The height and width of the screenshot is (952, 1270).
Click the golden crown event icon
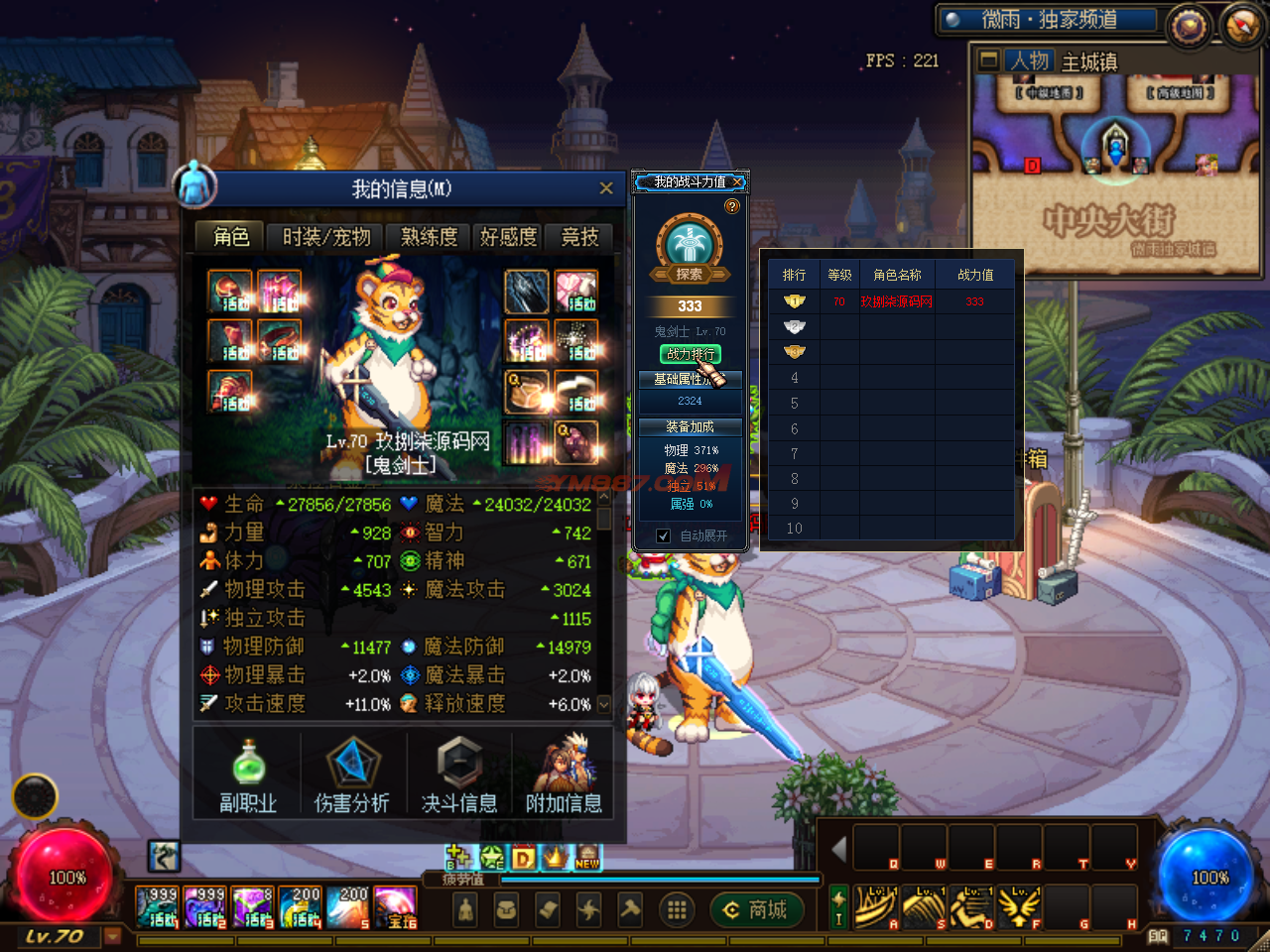click(x=556, y=857)
